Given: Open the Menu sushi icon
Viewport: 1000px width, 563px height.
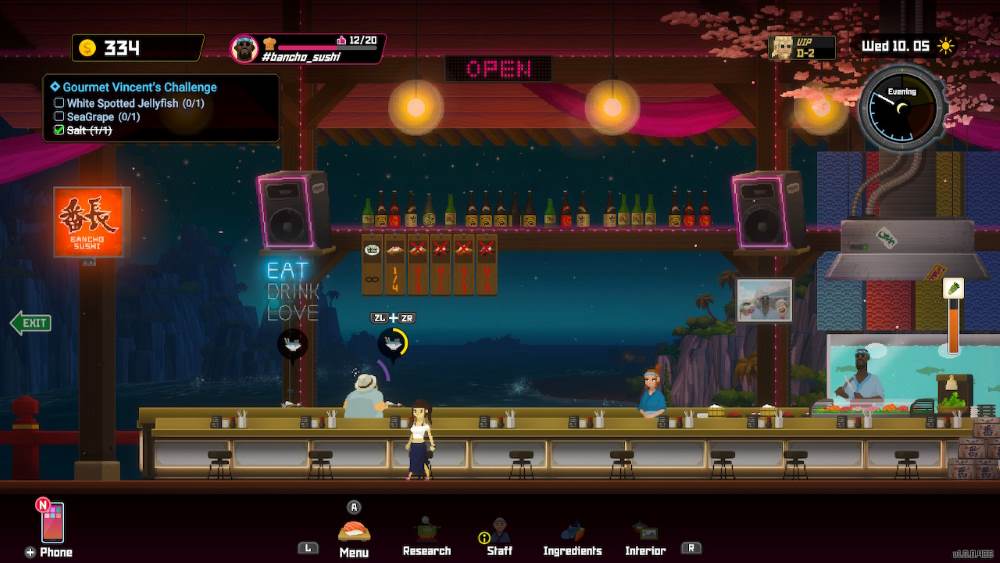Looking at the screenshot, I should 354,533.
